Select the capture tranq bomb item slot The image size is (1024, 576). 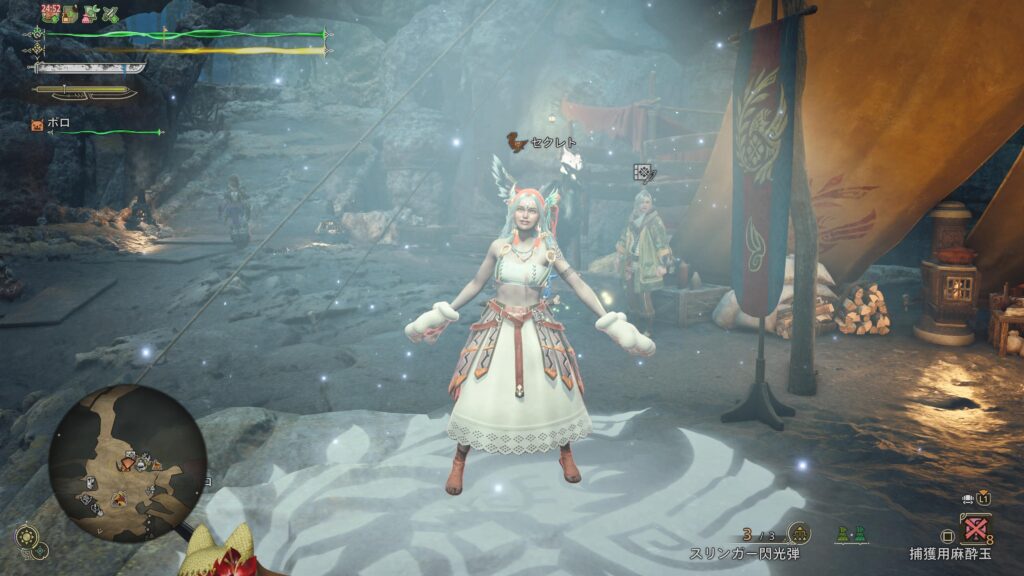(x=975, y=528)
